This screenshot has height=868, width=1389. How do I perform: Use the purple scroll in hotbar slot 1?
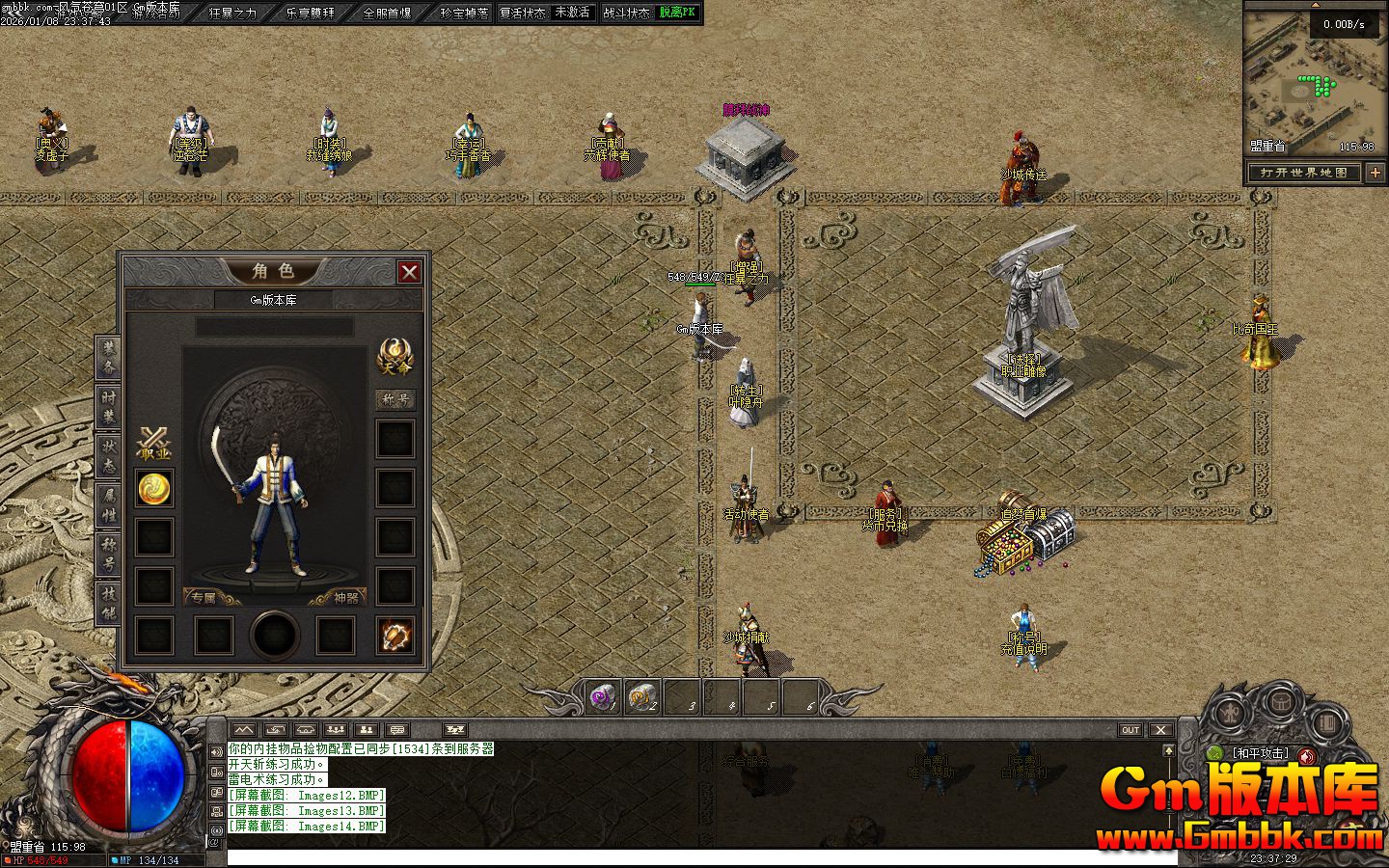[604, 695]
